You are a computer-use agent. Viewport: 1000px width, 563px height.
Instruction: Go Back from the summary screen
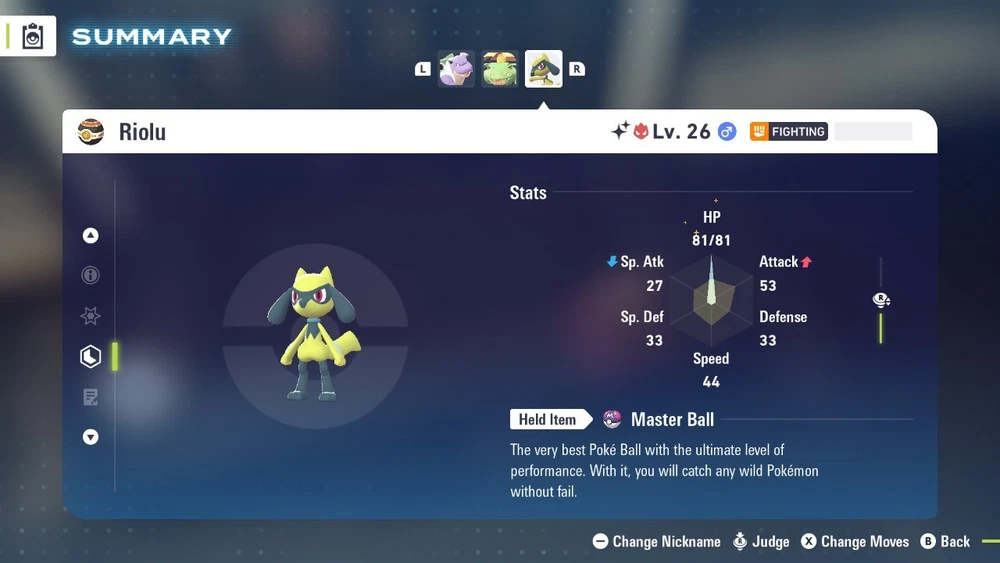[945, 541]
